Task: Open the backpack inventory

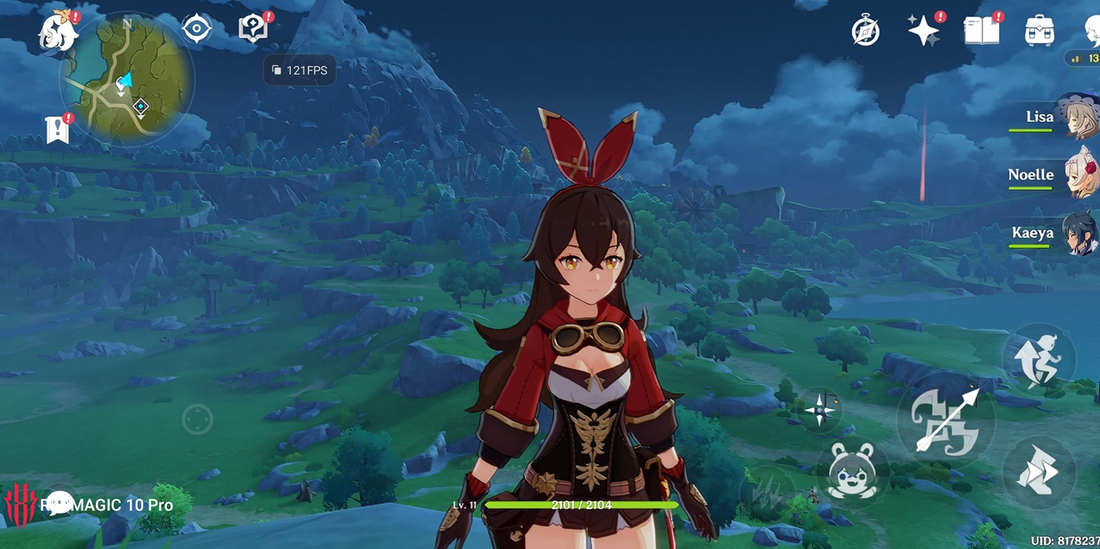Action: [x=1040, y=31]
